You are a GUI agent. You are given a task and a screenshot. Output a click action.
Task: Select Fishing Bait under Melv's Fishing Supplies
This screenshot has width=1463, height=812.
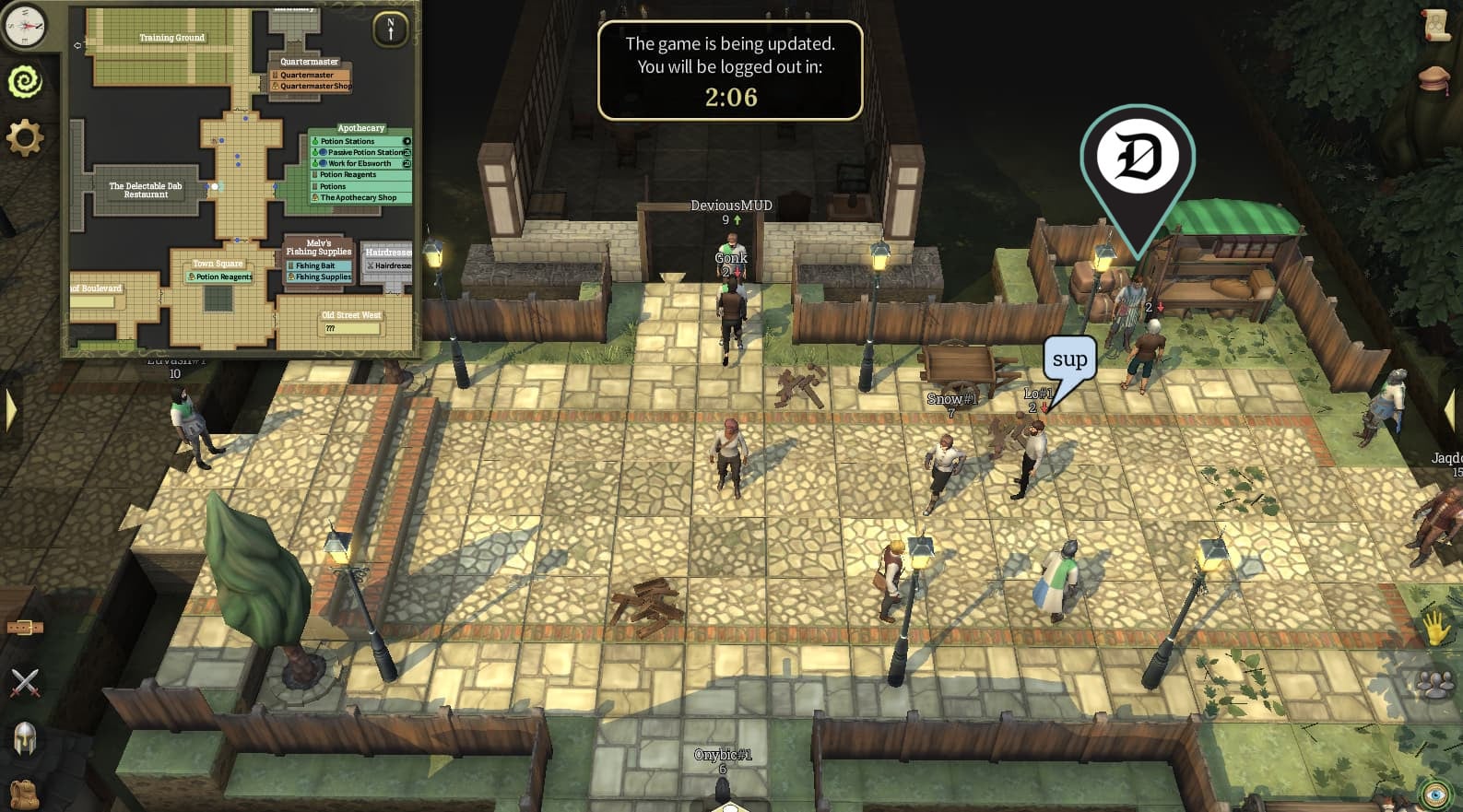(316, 265)
